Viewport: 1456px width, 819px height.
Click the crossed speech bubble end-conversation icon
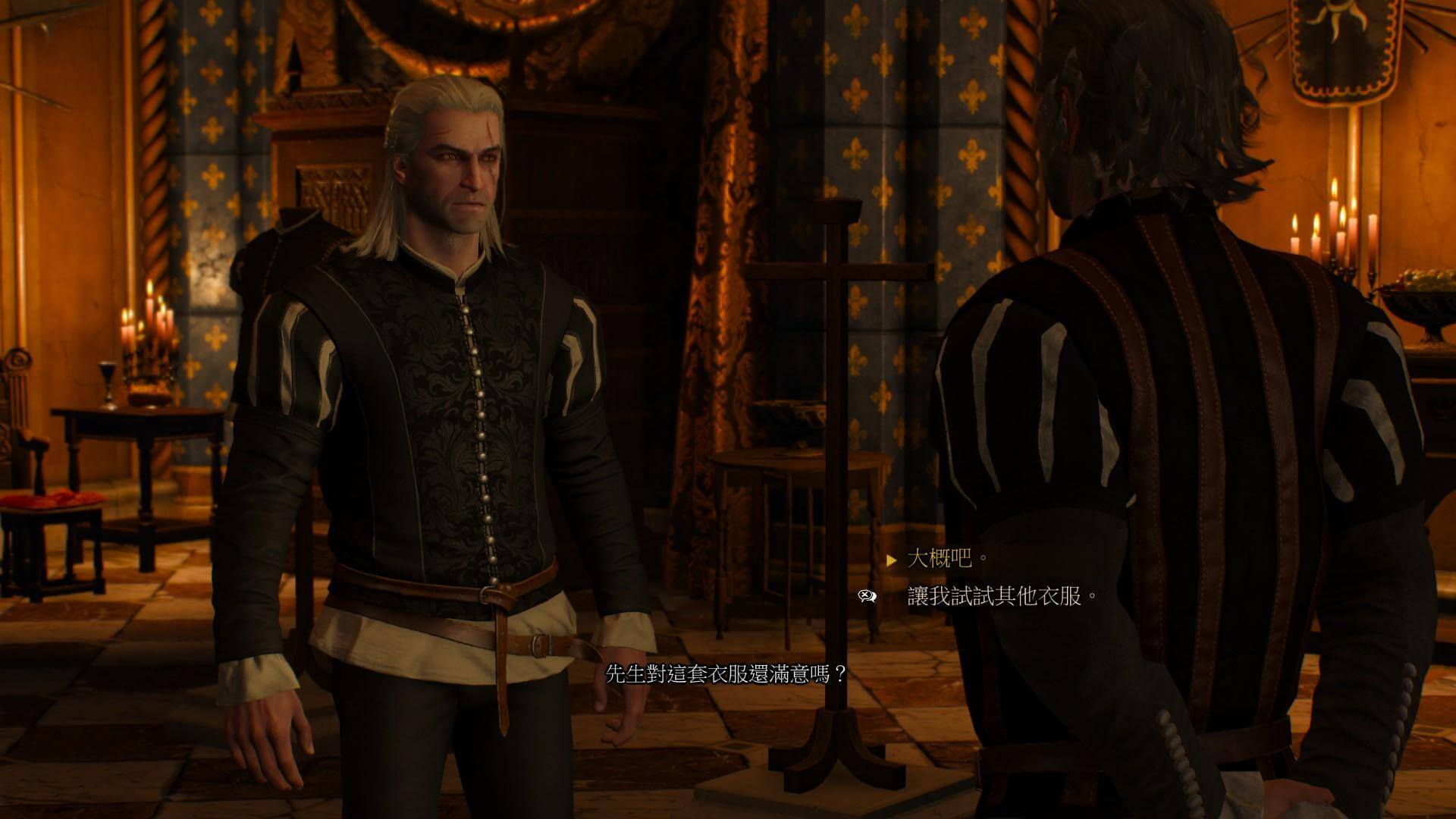pos(867,597)
